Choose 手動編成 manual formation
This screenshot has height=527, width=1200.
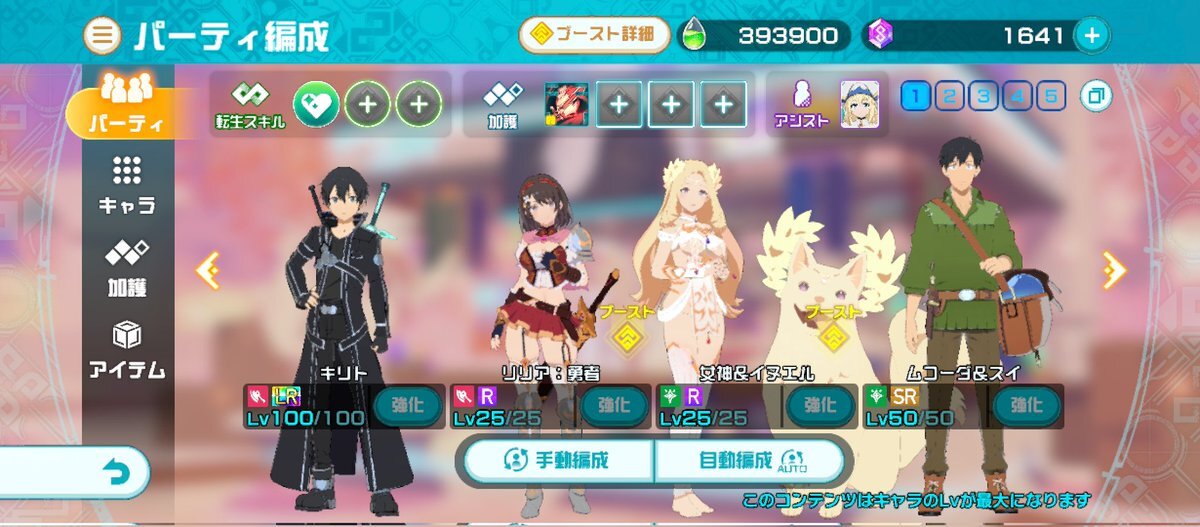tap(557, 461)
